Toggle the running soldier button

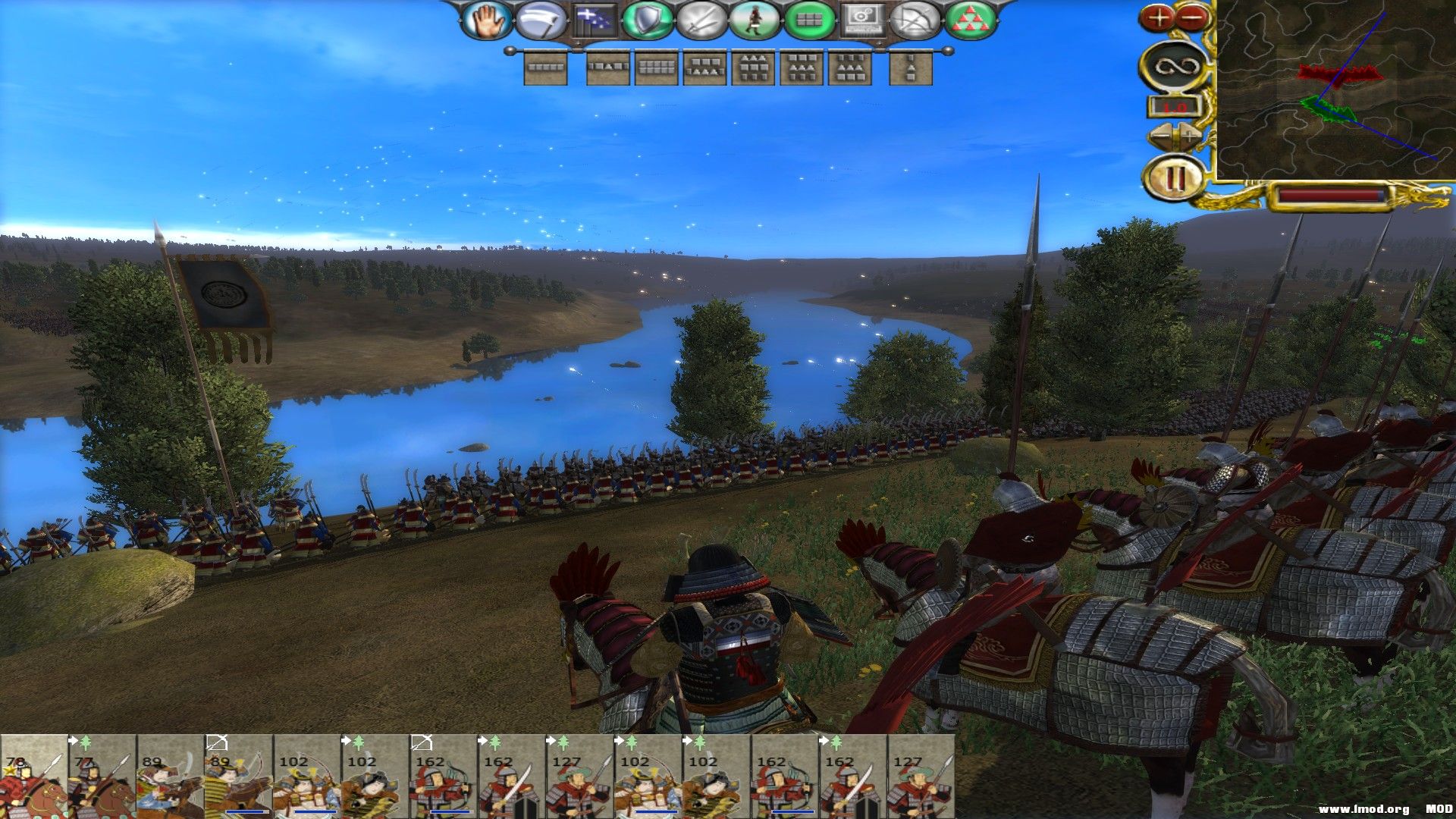coord(755,20)
